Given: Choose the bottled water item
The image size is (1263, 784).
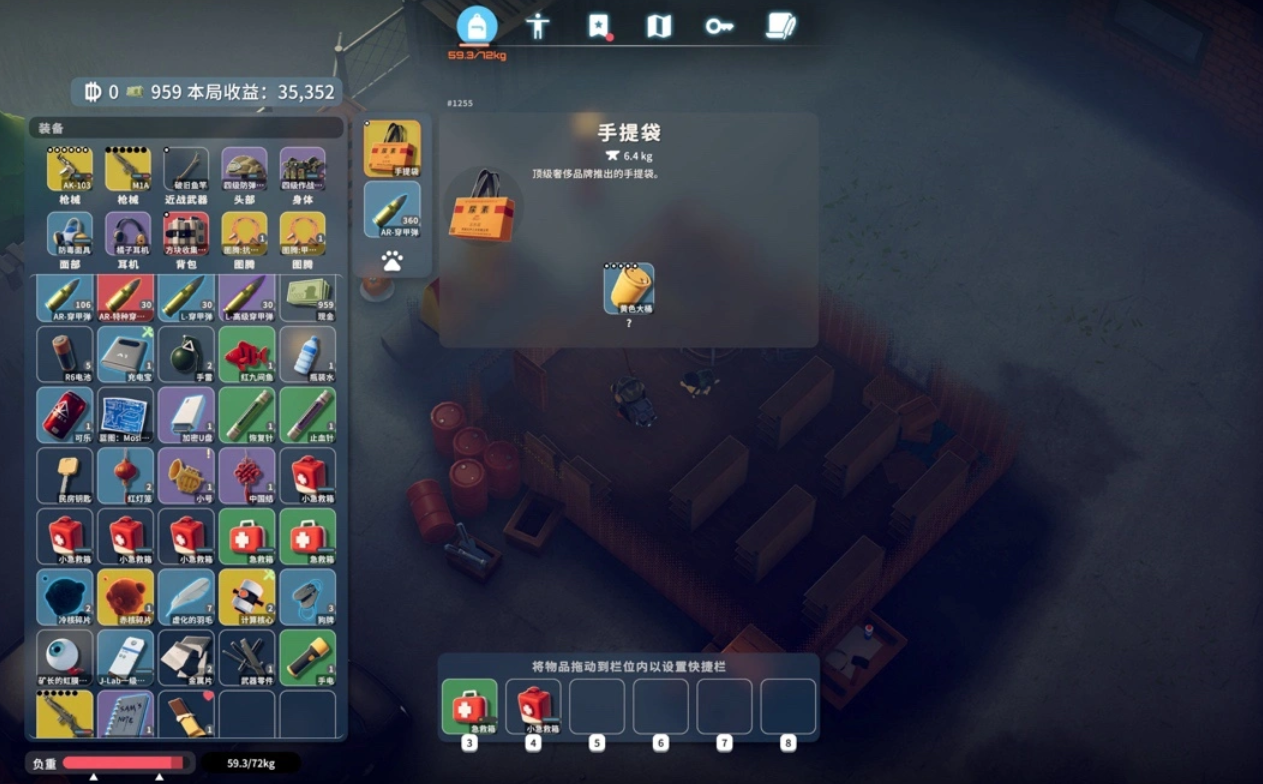Looking at the screenshot, I should click(308, 355).
